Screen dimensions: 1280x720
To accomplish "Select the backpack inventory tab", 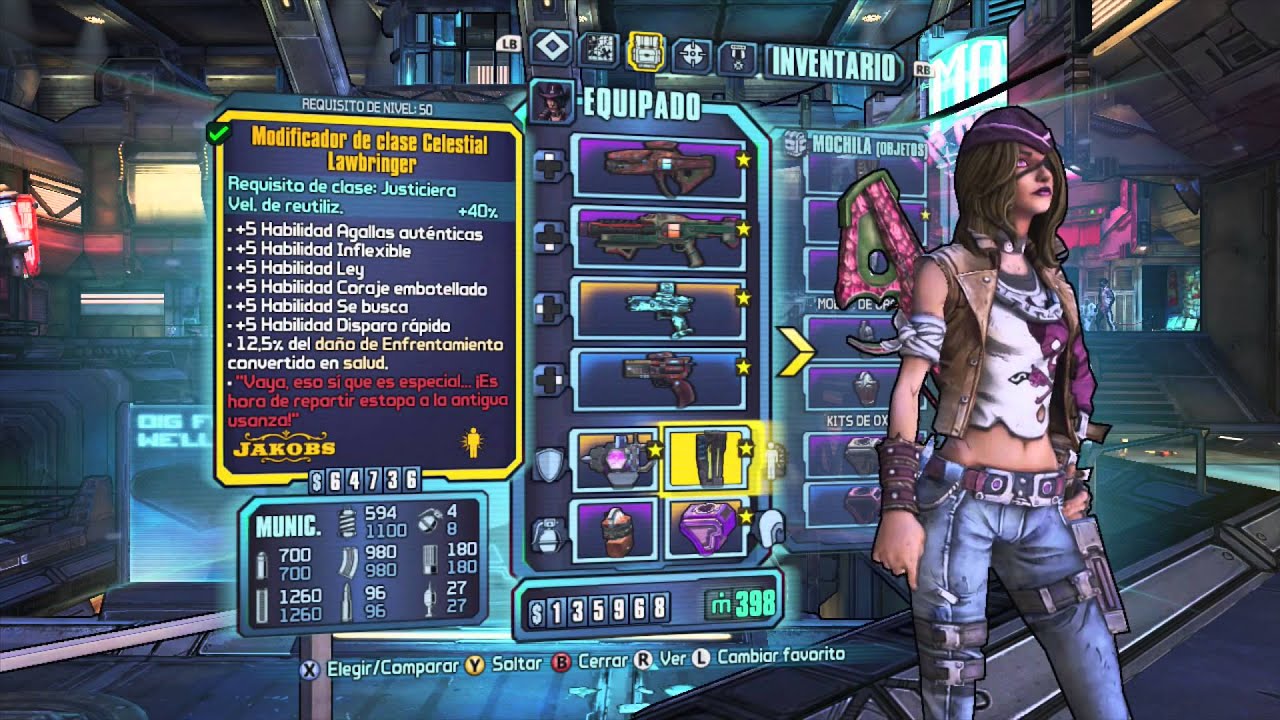I will coord(645,50).
